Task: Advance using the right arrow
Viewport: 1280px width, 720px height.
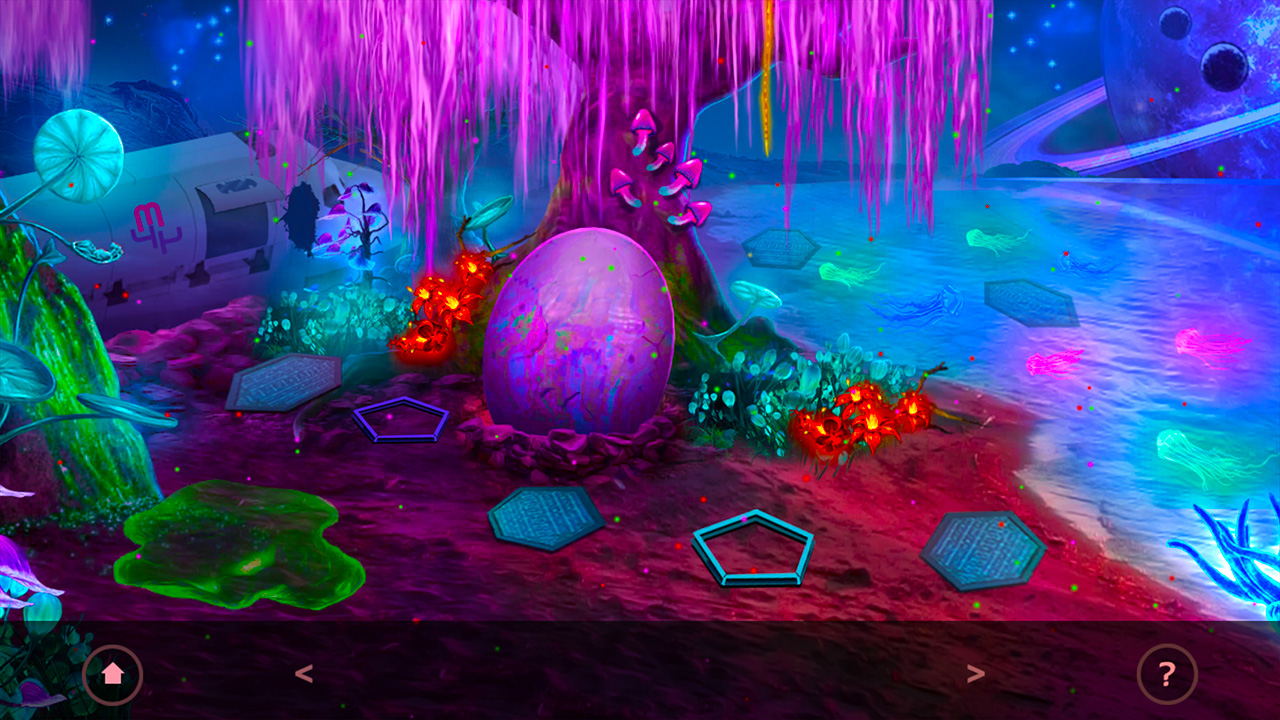Action: 976,675
